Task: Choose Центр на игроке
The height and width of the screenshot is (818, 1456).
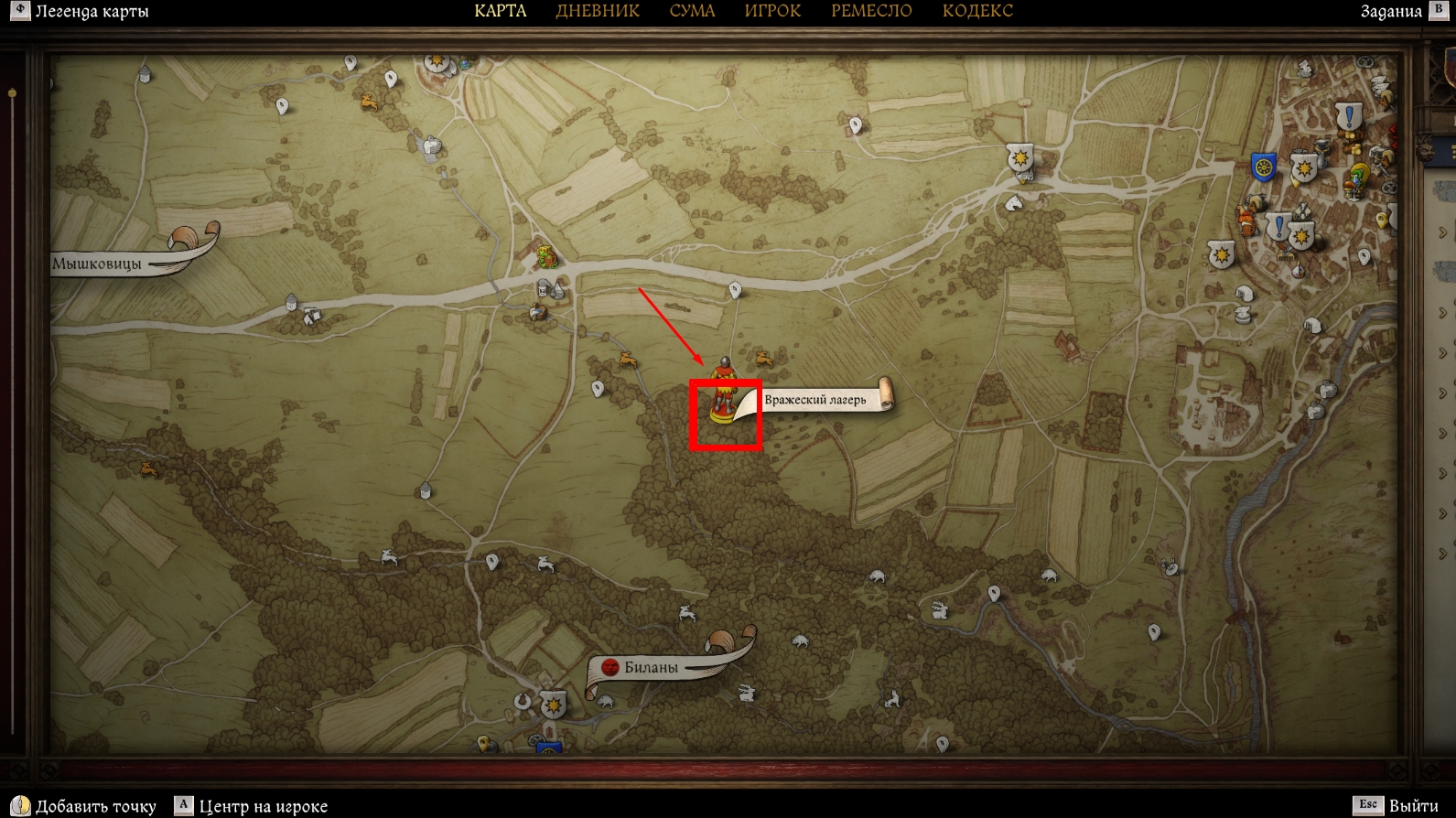Action: [263, 806]
